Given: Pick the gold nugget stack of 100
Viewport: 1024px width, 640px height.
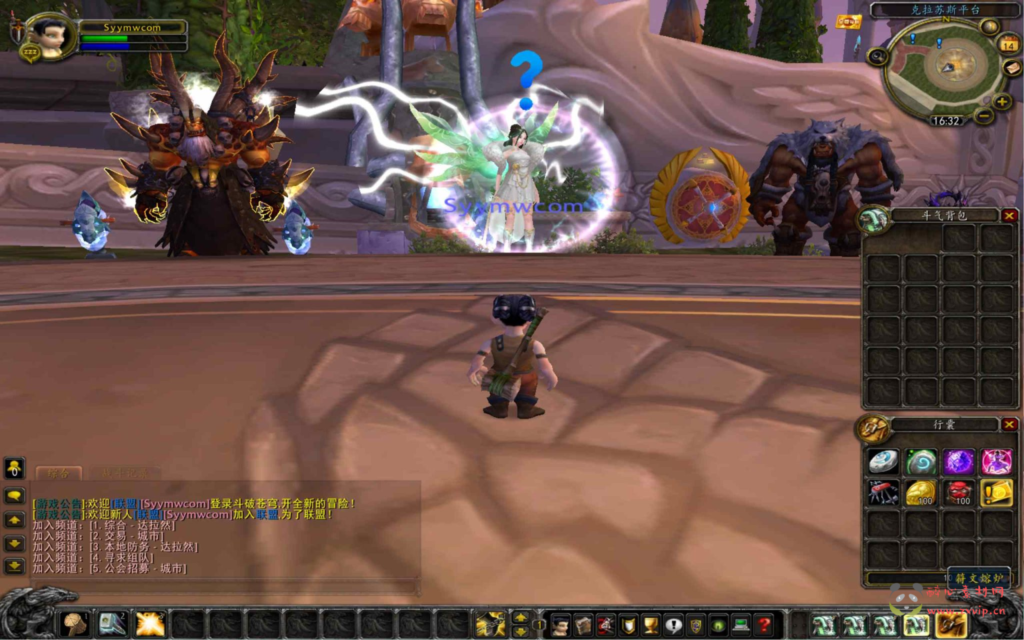Looking at the screenshot, I should pyautogui.click(x=919, y=492).
